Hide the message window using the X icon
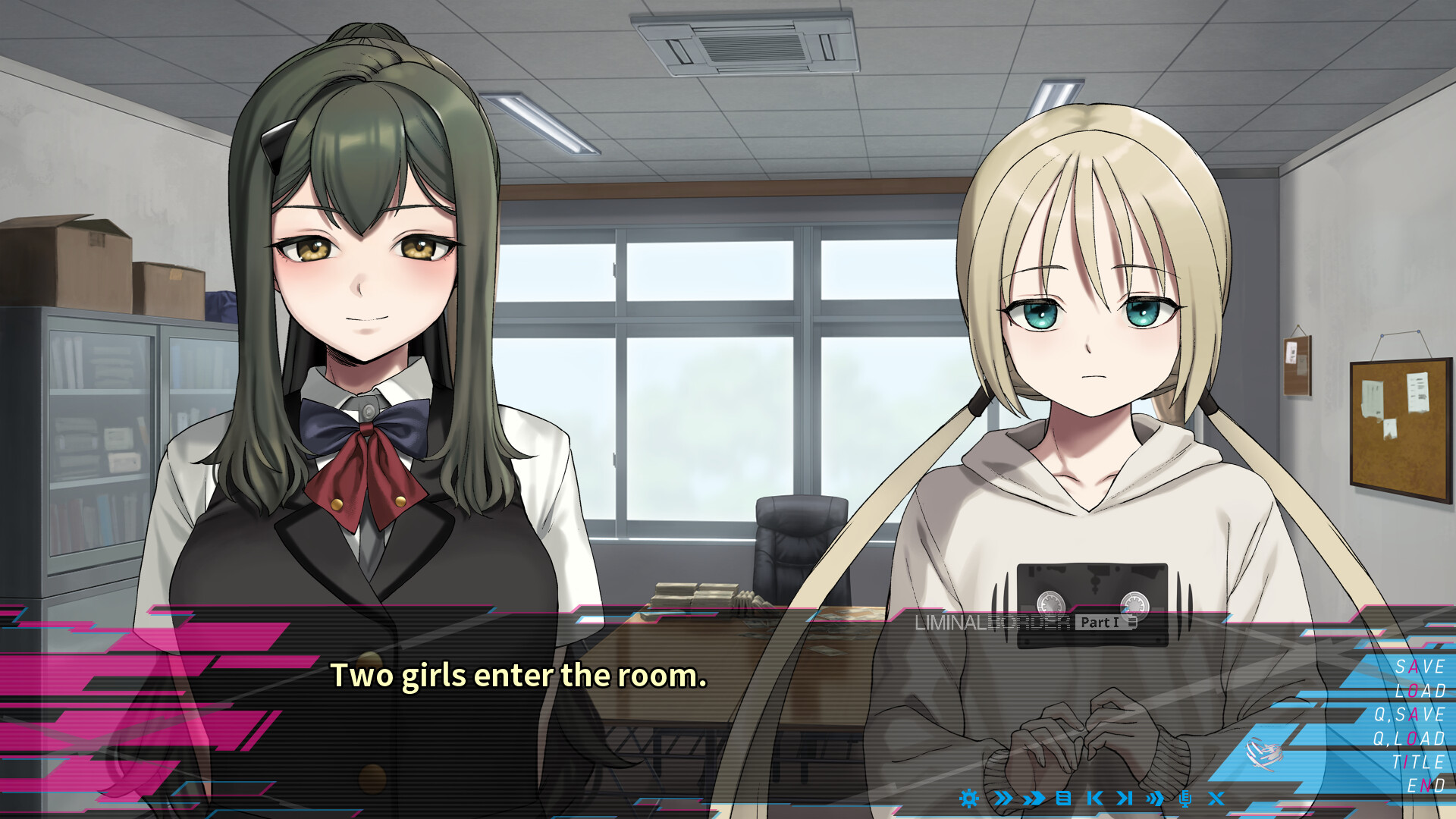This screenshot has width=1456, height=819. [x=1216, y=799]
